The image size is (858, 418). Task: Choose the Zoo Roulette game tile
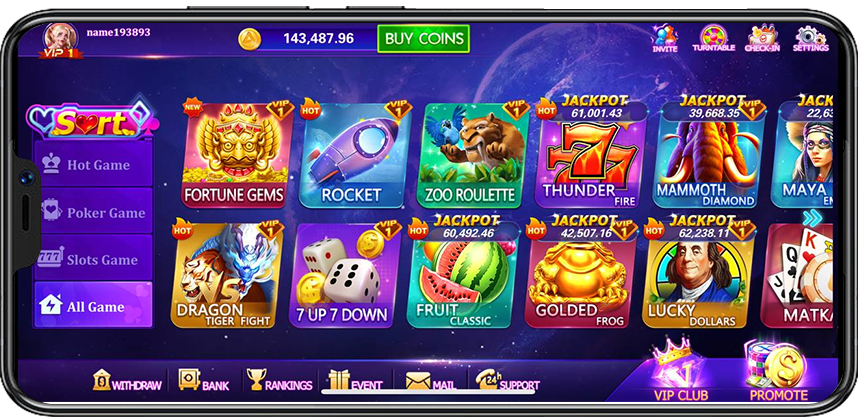[470, 156]
